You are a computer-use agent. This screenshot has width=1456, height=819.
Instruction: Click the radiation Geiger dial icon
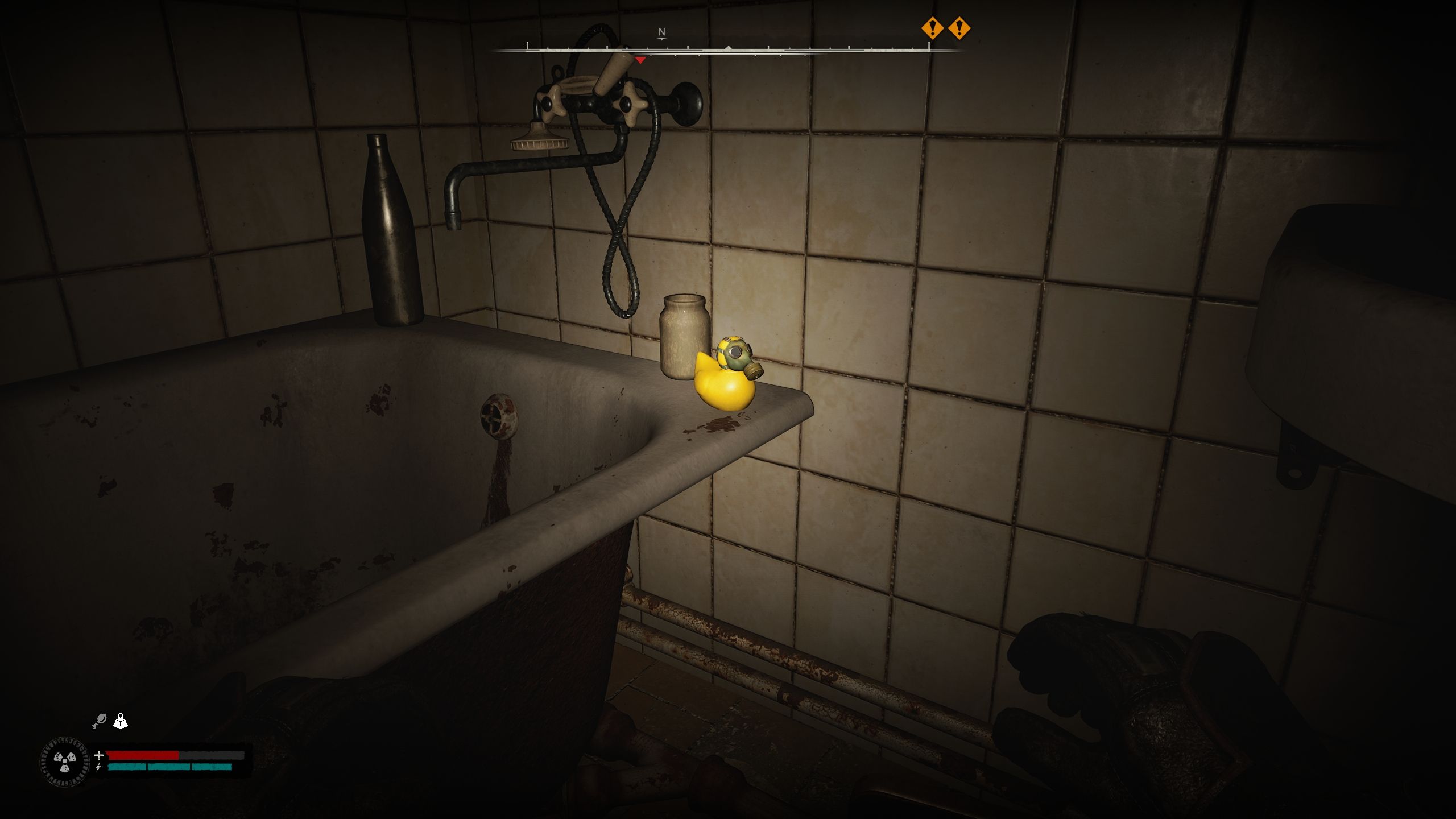click(x=64, y=760)
